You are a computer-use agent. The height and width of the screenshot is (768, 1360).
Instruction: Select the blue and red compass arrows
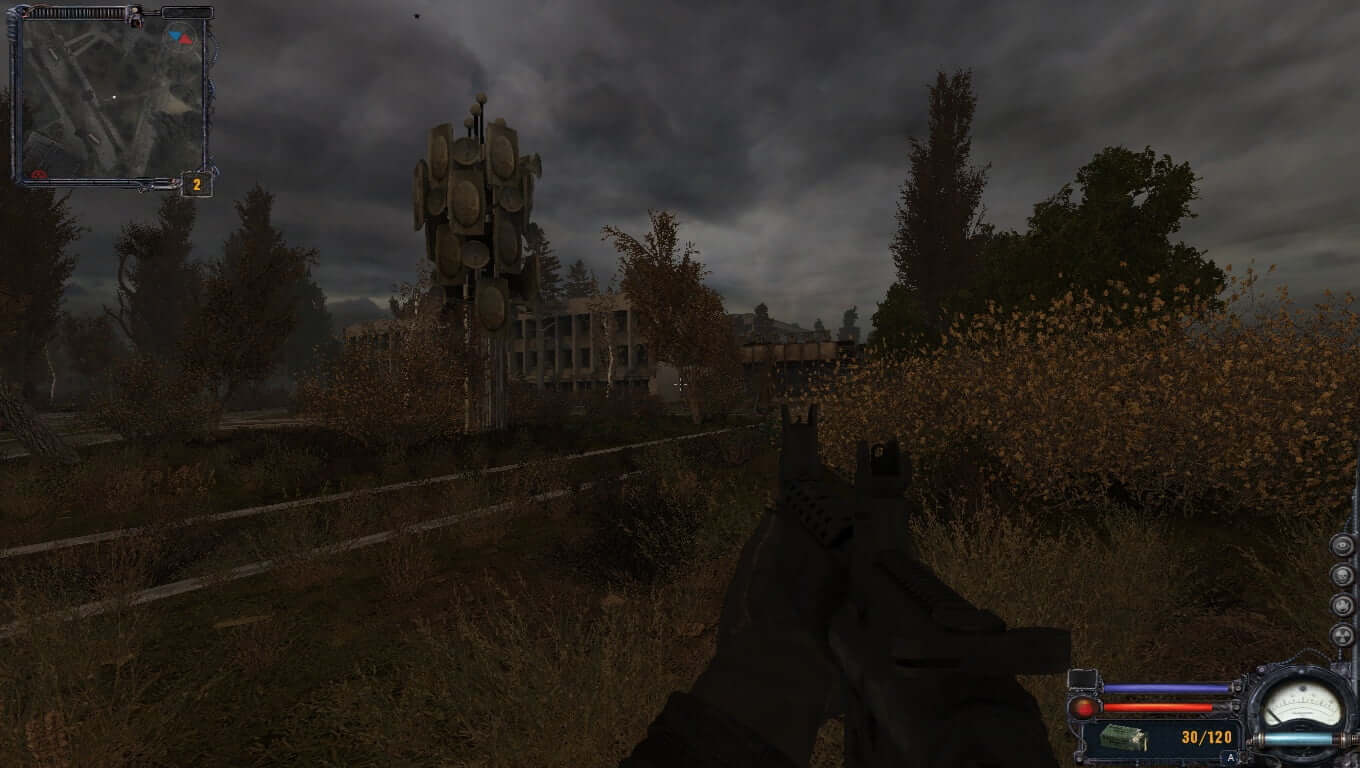181,37
